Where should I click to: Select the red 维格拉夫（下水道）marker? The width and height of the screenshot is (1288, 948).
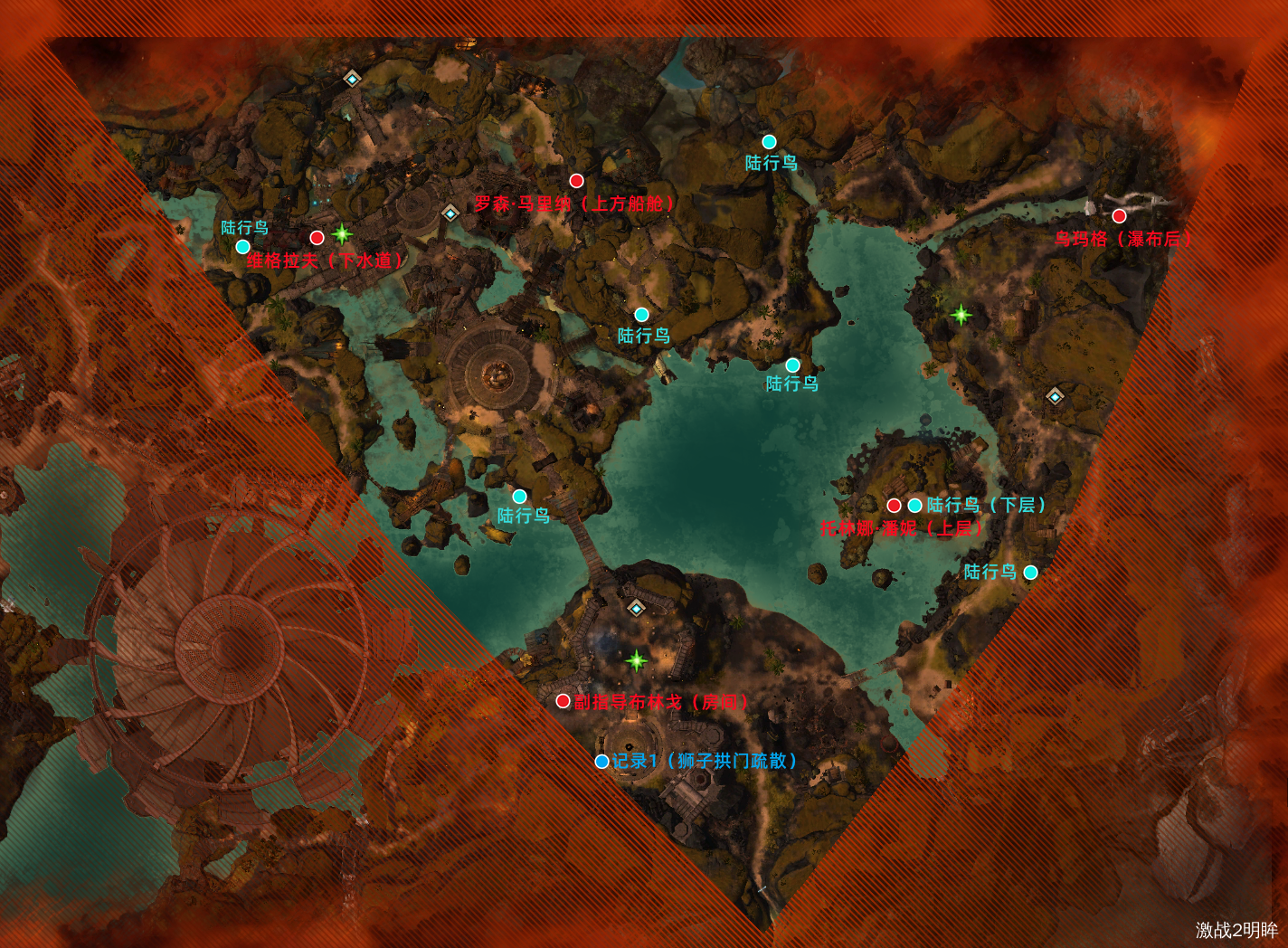coord(317,238)
